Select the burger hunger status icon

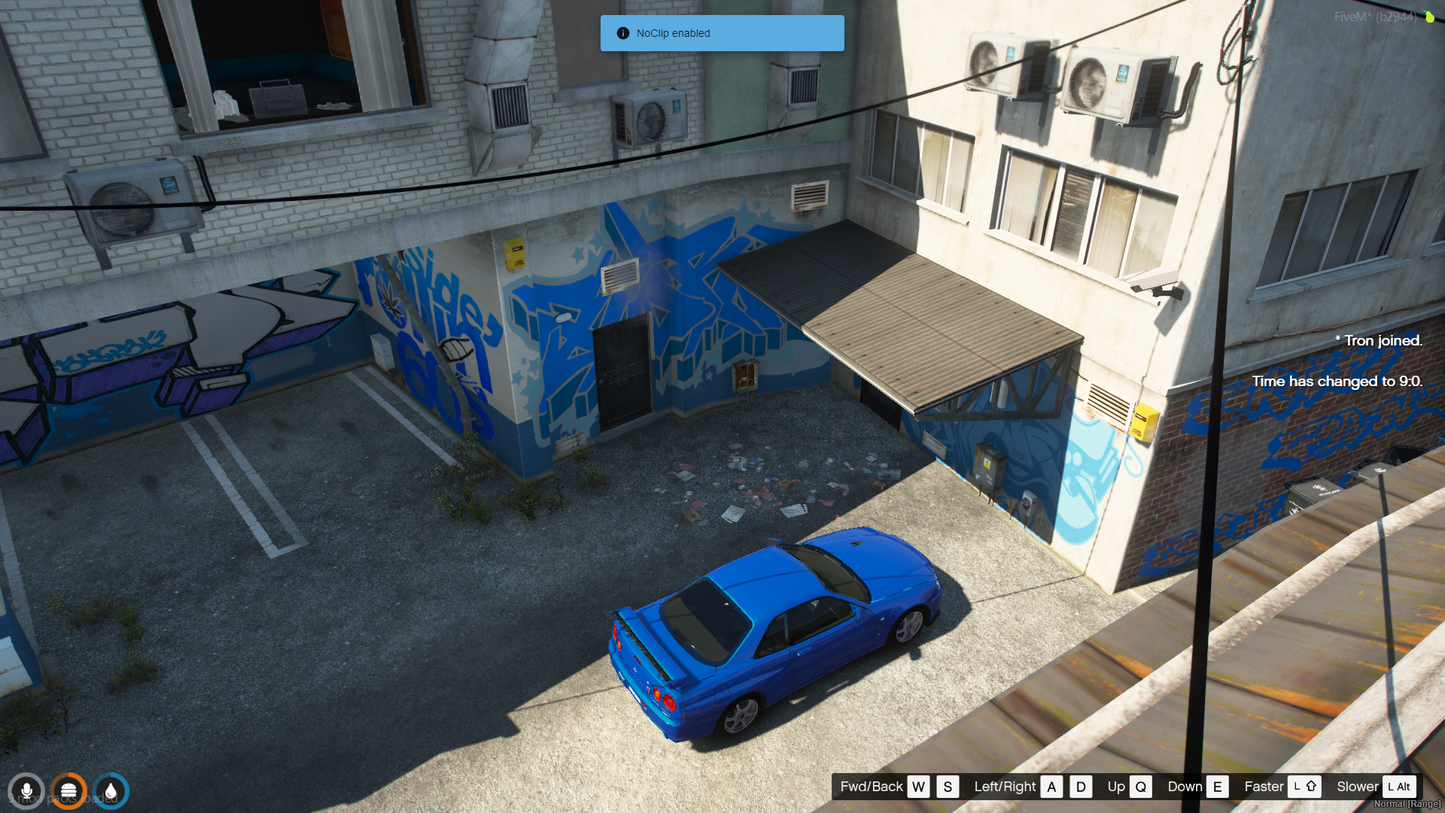69,791
